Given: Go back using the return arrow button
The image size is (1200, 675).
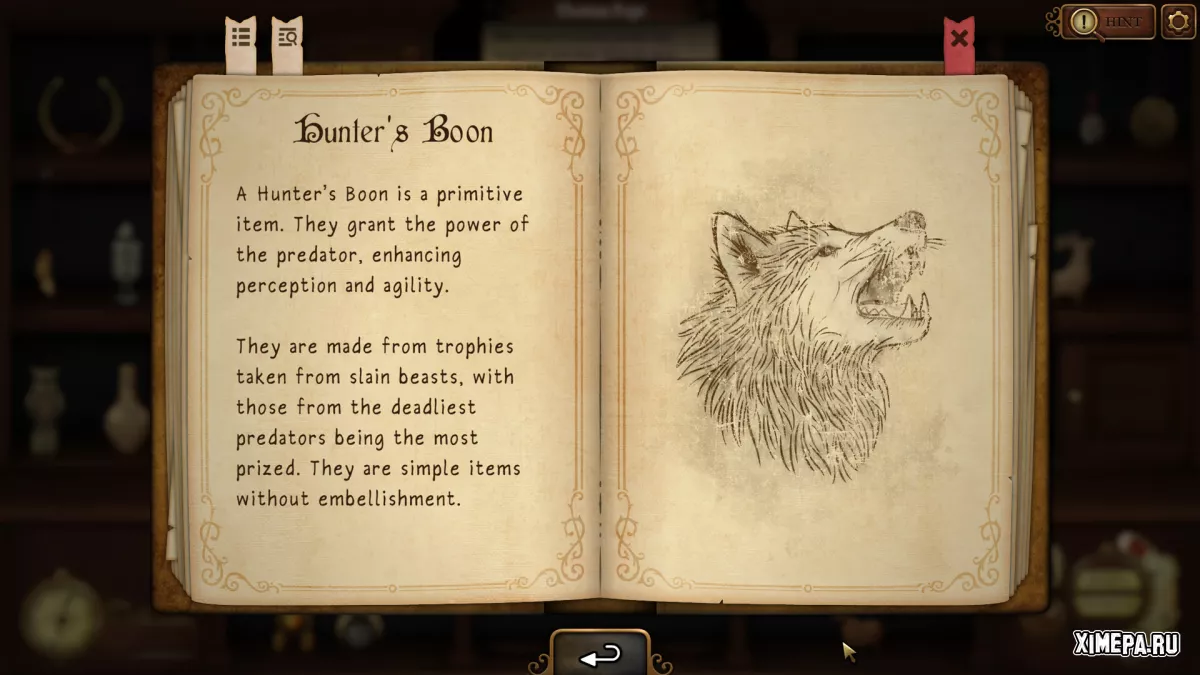Looking at the screenshot, I should point(600,654).
